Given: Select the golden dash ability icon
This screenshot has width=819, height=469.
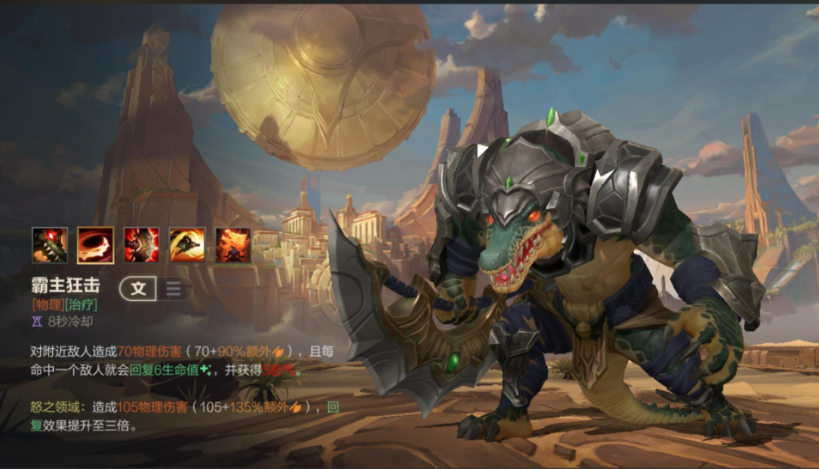Looking at the screenshot, I should (187, 245).
